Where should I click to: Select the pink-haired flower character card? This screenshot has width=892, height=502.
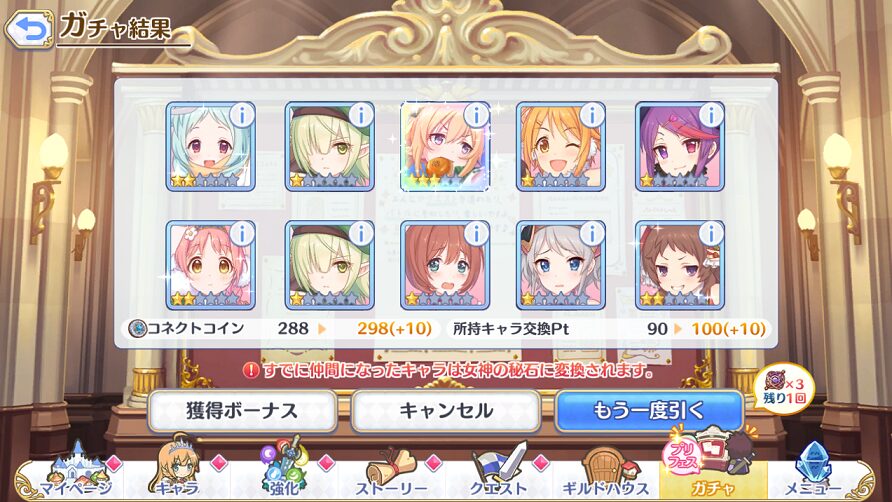(x=210, y=264)
